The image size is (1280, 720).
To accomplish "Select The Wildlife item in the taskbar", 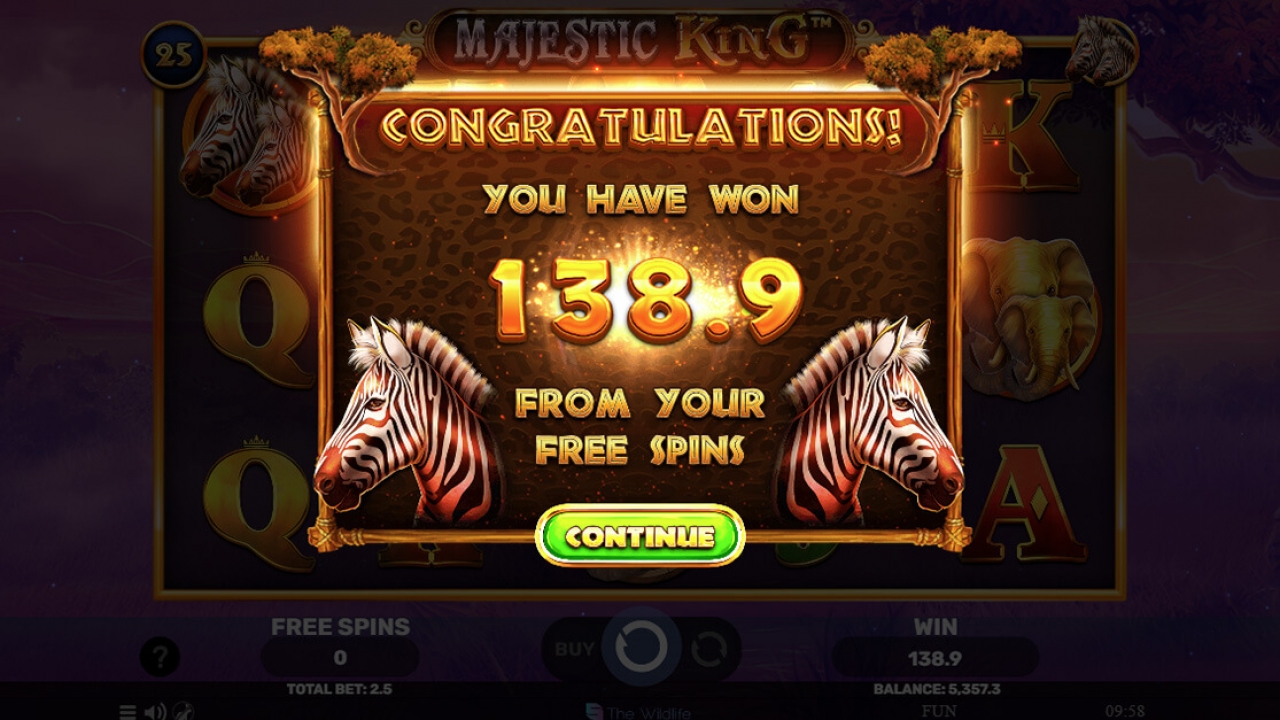I will coord(640,712).
